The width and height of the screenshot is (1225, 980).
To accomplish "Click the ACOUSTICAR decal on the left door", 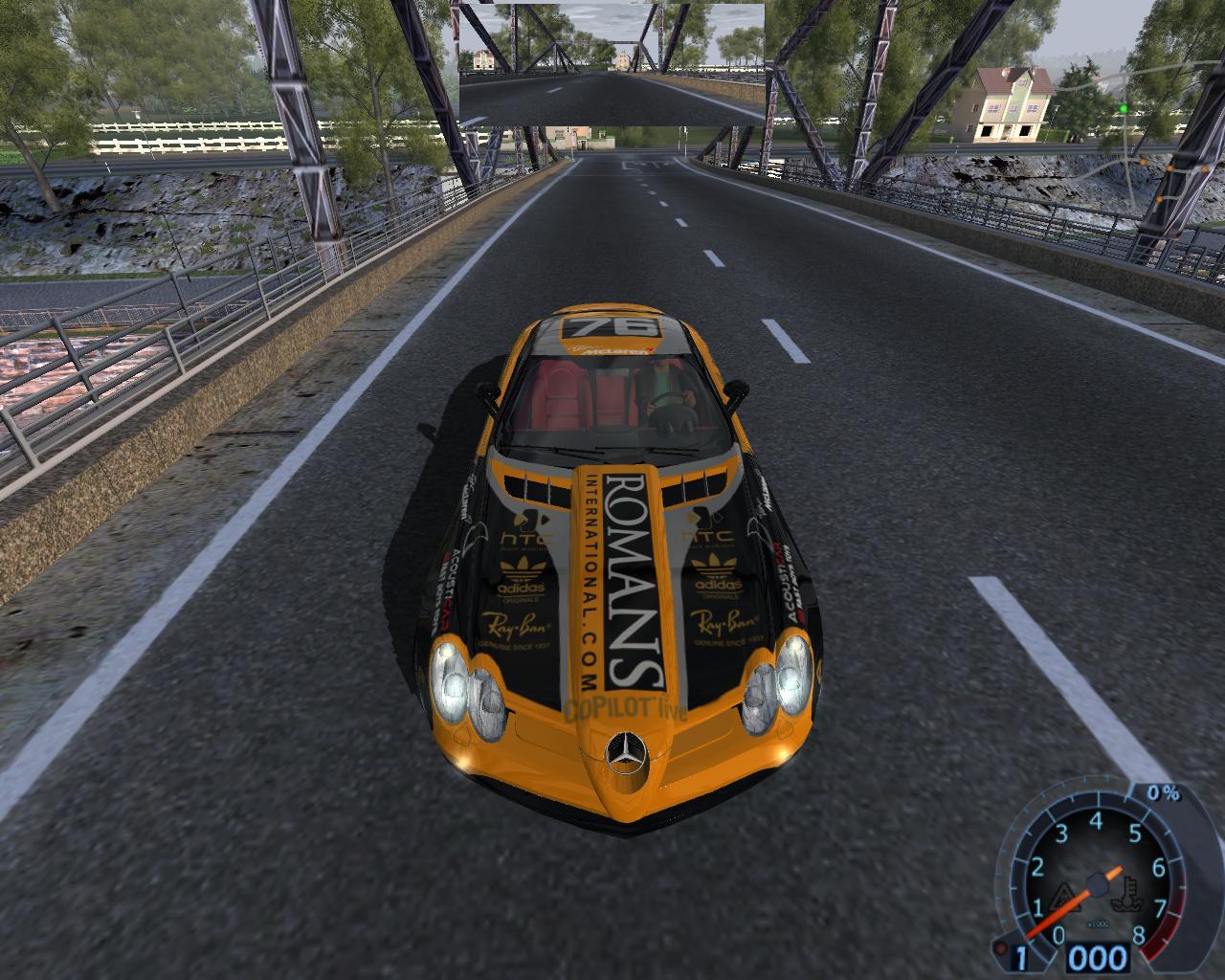I will [447, 586].
